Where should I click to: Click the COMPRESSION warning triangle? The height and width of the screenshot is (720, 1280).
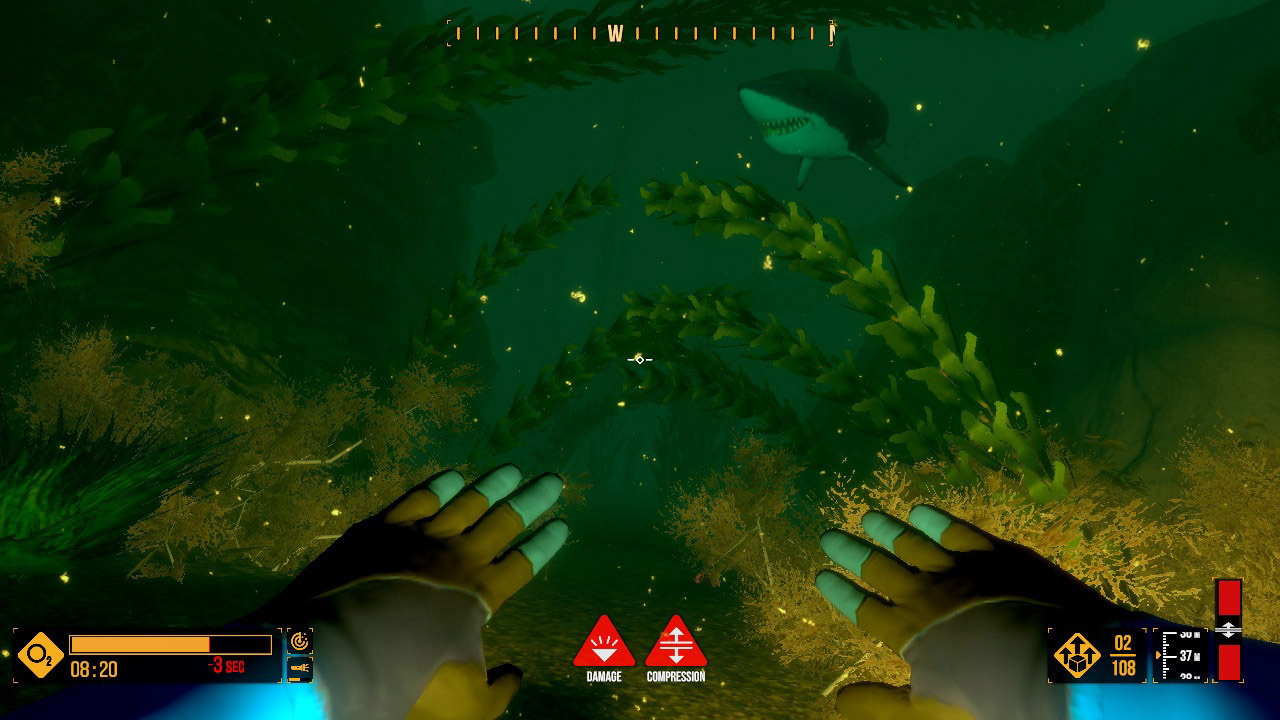(676, 645)
